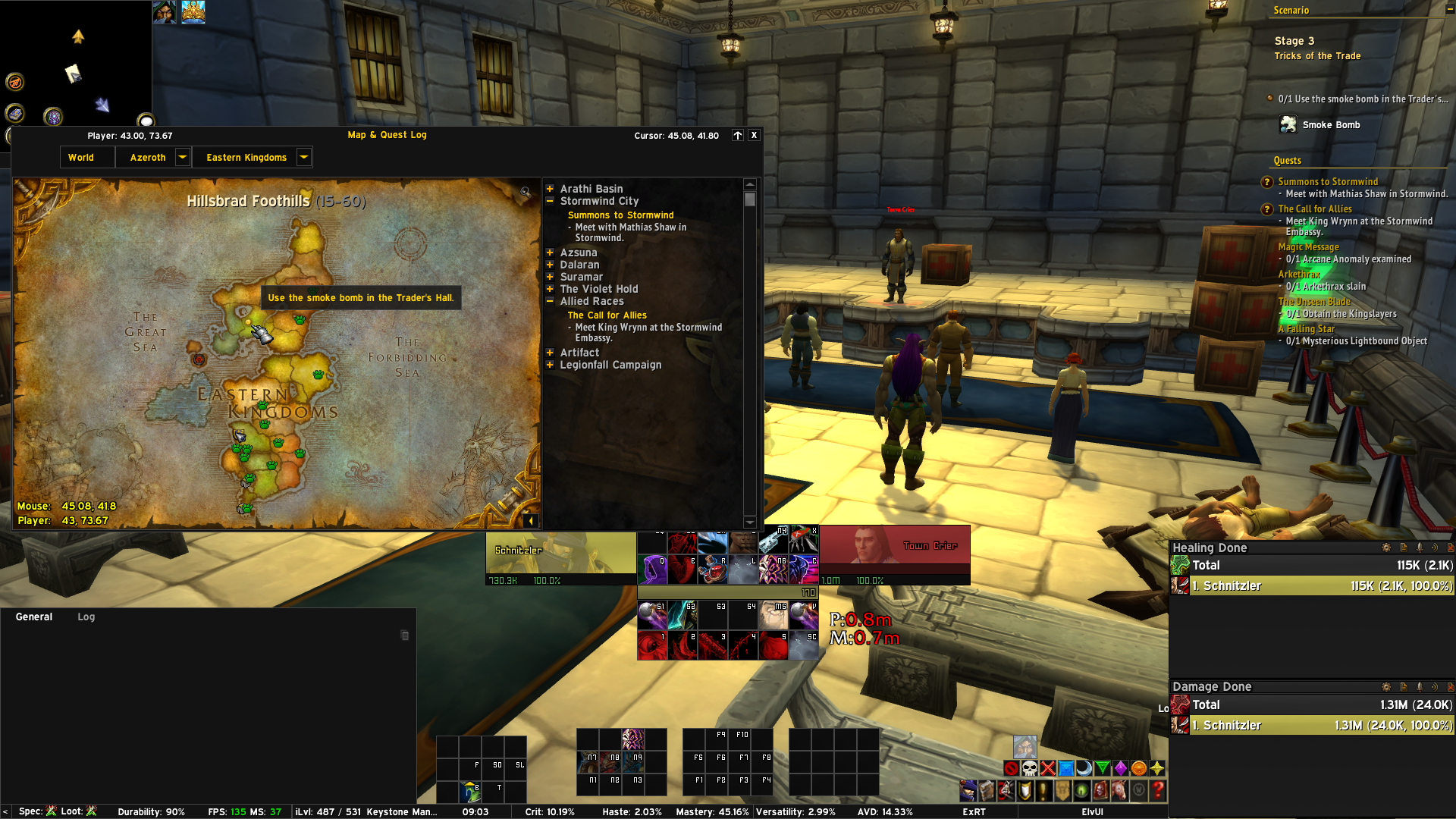Select the Summons to Stormwind quest in log
This screenshot has width=1456, height=819.
pyautogui.click(x=620, y=215)
